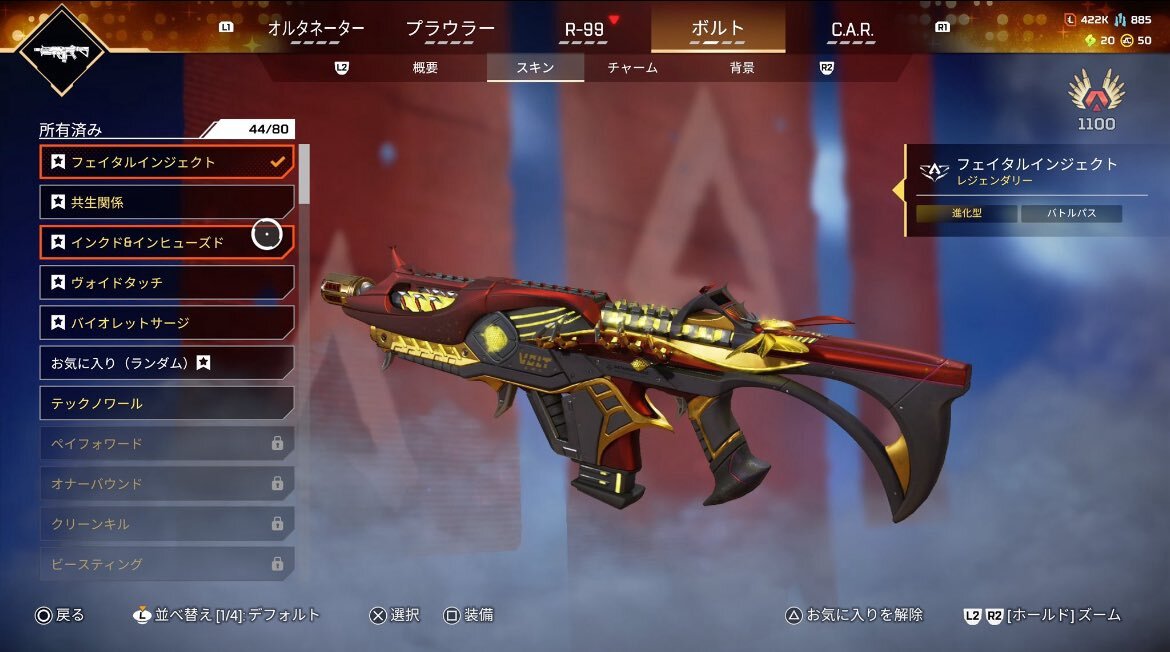
Task: Select the R-99 weapon tab
Action: tap(585, 29)
